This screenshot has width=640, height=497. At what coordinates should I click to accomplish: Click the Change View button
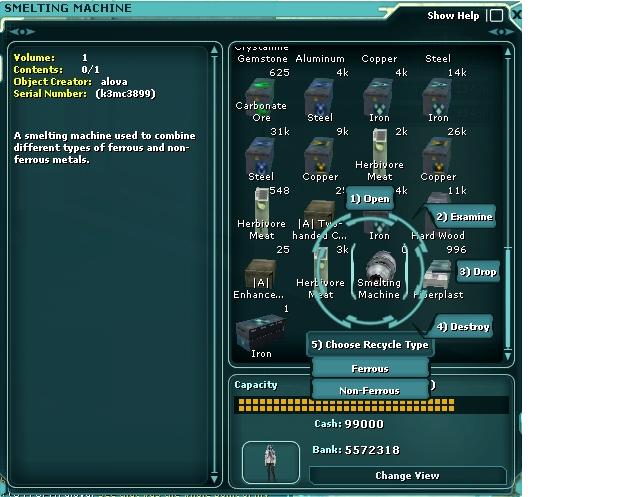point(407,476)
